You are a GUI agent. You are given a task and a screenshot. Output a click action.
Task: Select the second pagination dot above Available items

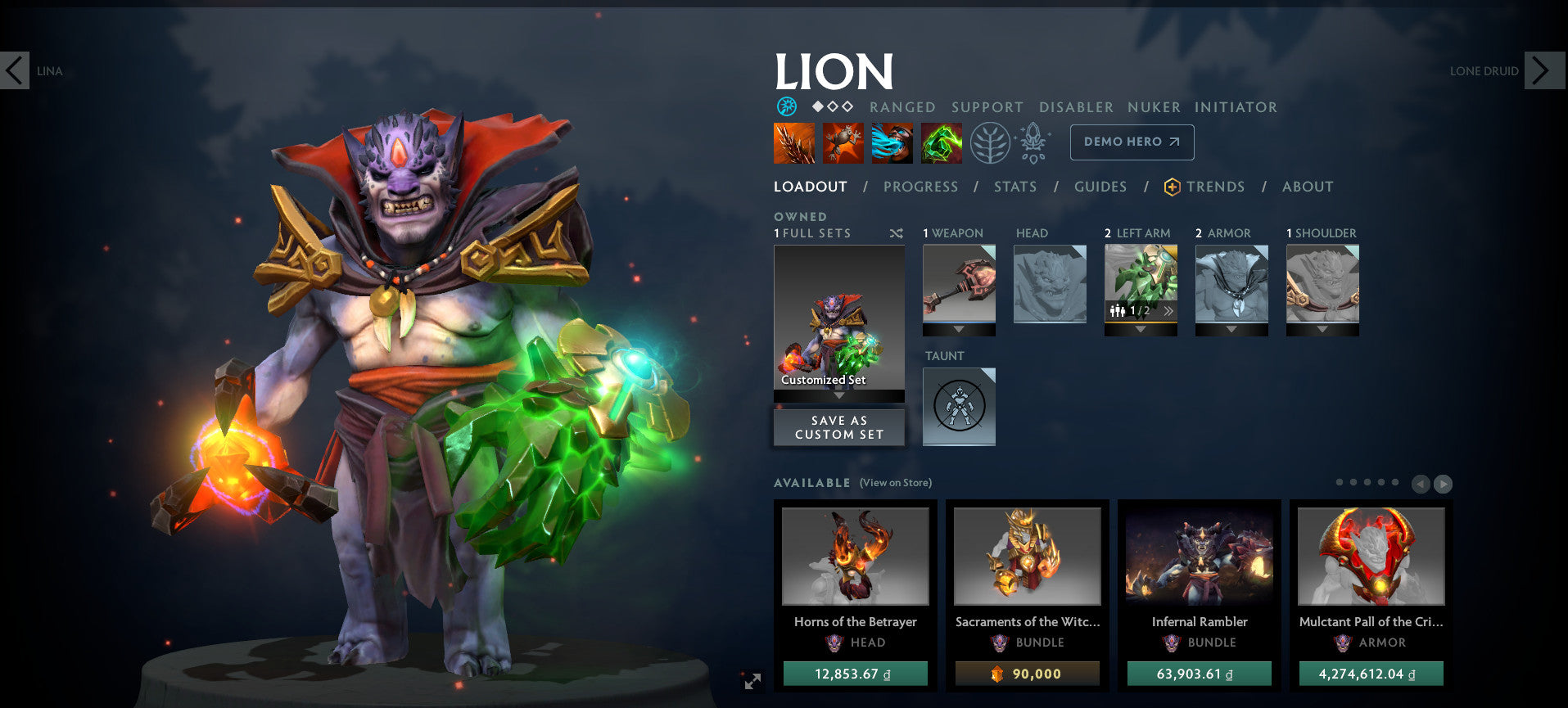click(x=1352, y=483)
